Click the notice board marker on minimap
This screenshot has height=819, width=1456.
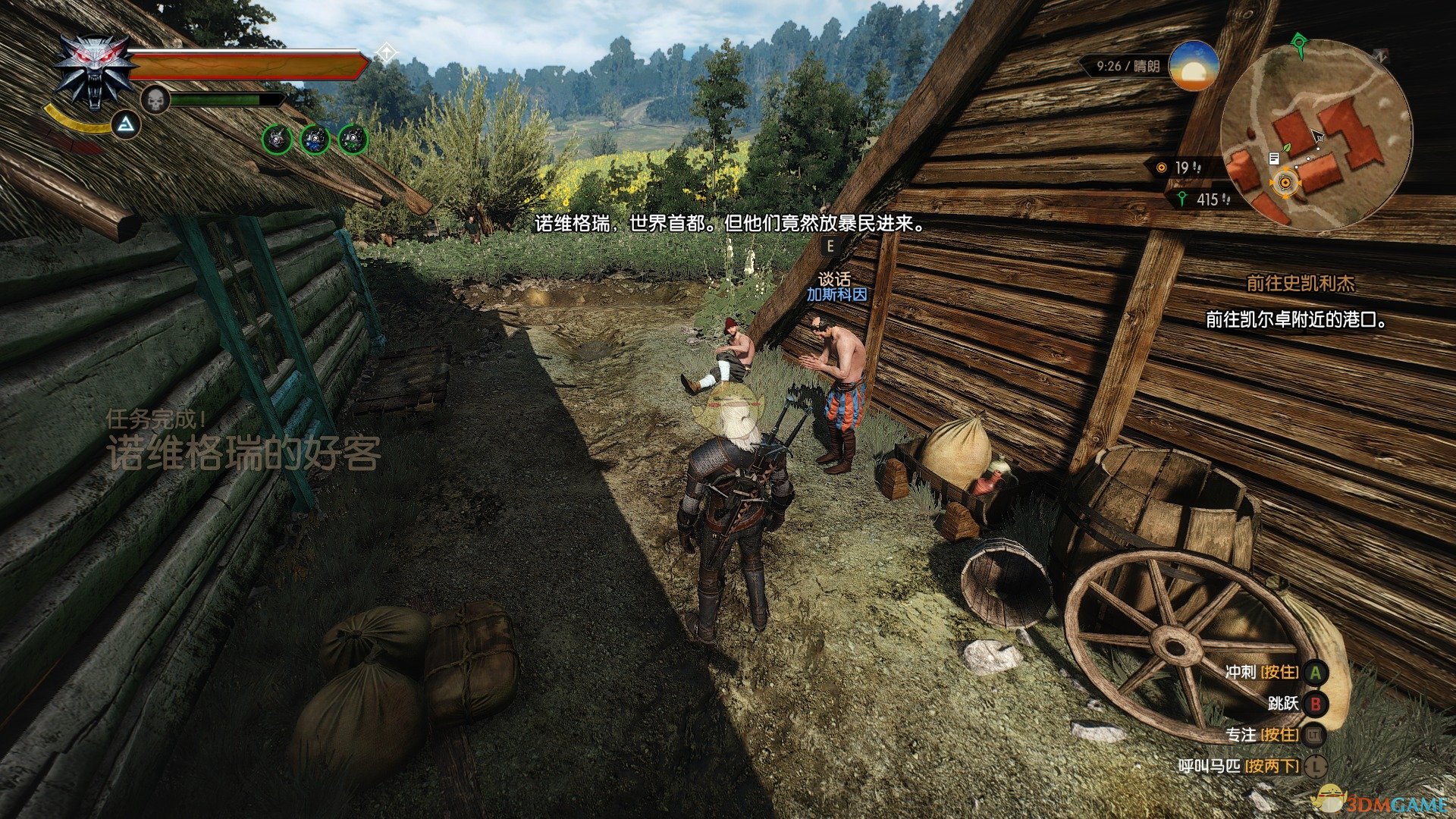pyautogui.click(x=1274, y=158)
